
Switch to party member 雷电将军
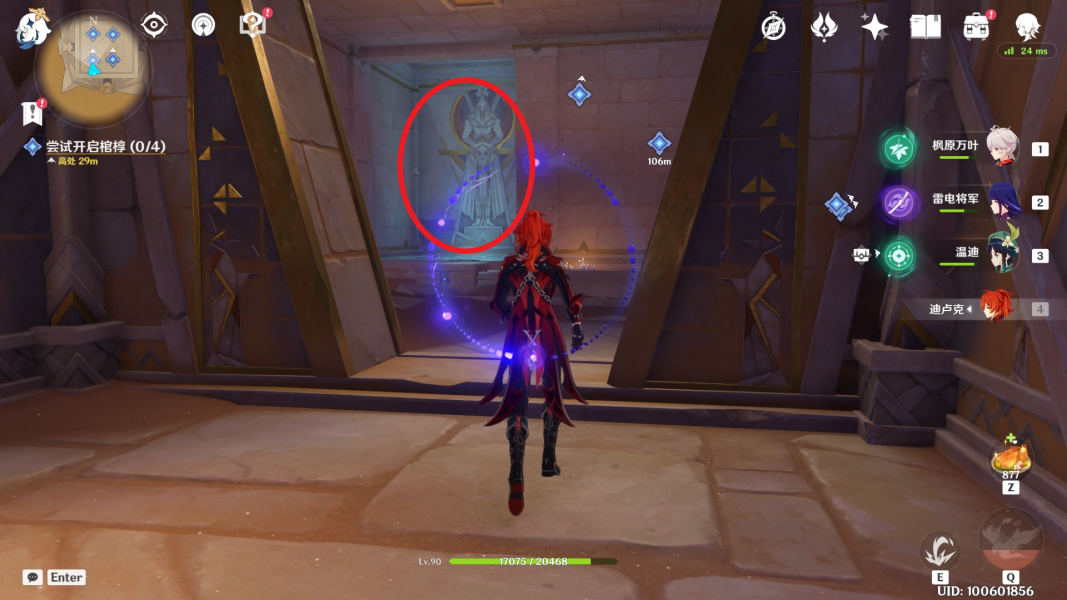pos(1001,202)
